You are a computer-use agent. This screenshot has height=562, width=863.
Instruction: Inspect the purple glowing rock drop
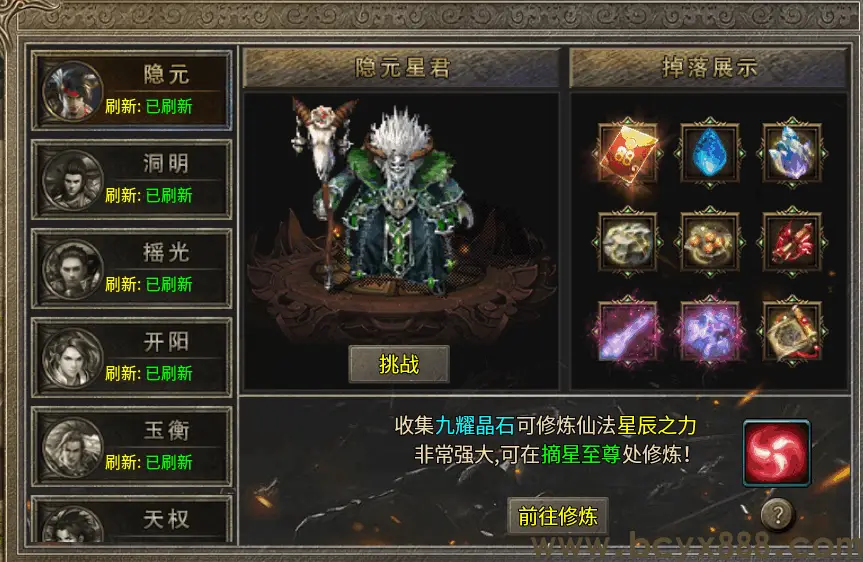(710, 330)
